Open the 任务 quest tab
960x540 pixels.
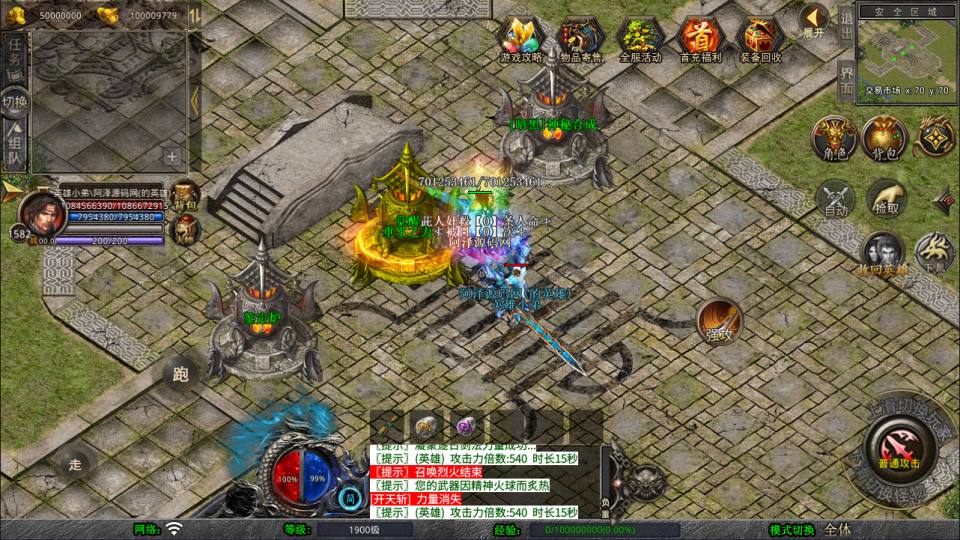[x=15, y=54]
